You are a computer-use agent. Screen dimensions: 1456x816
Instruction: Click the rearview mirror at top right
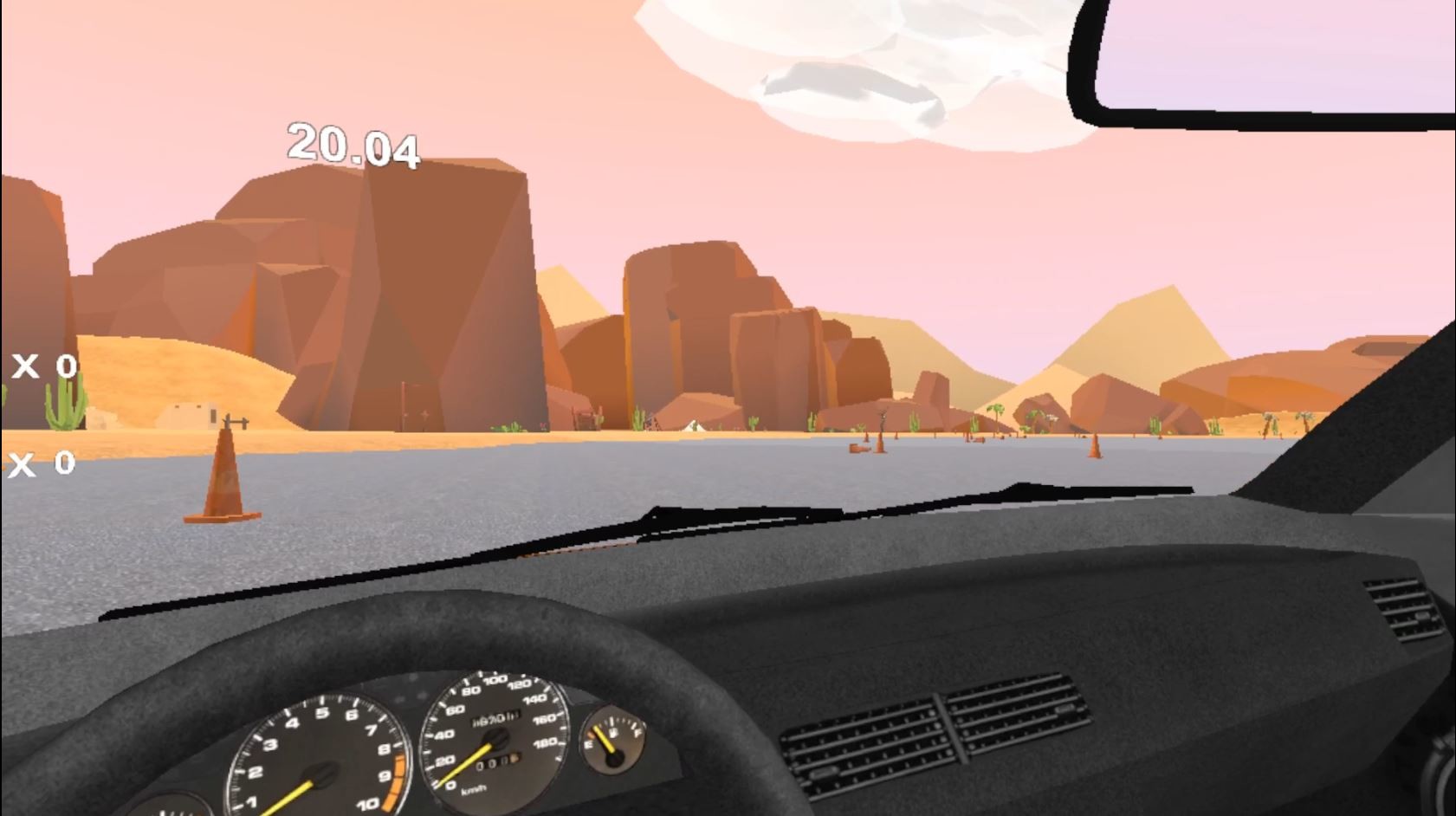click(1265, 52)
